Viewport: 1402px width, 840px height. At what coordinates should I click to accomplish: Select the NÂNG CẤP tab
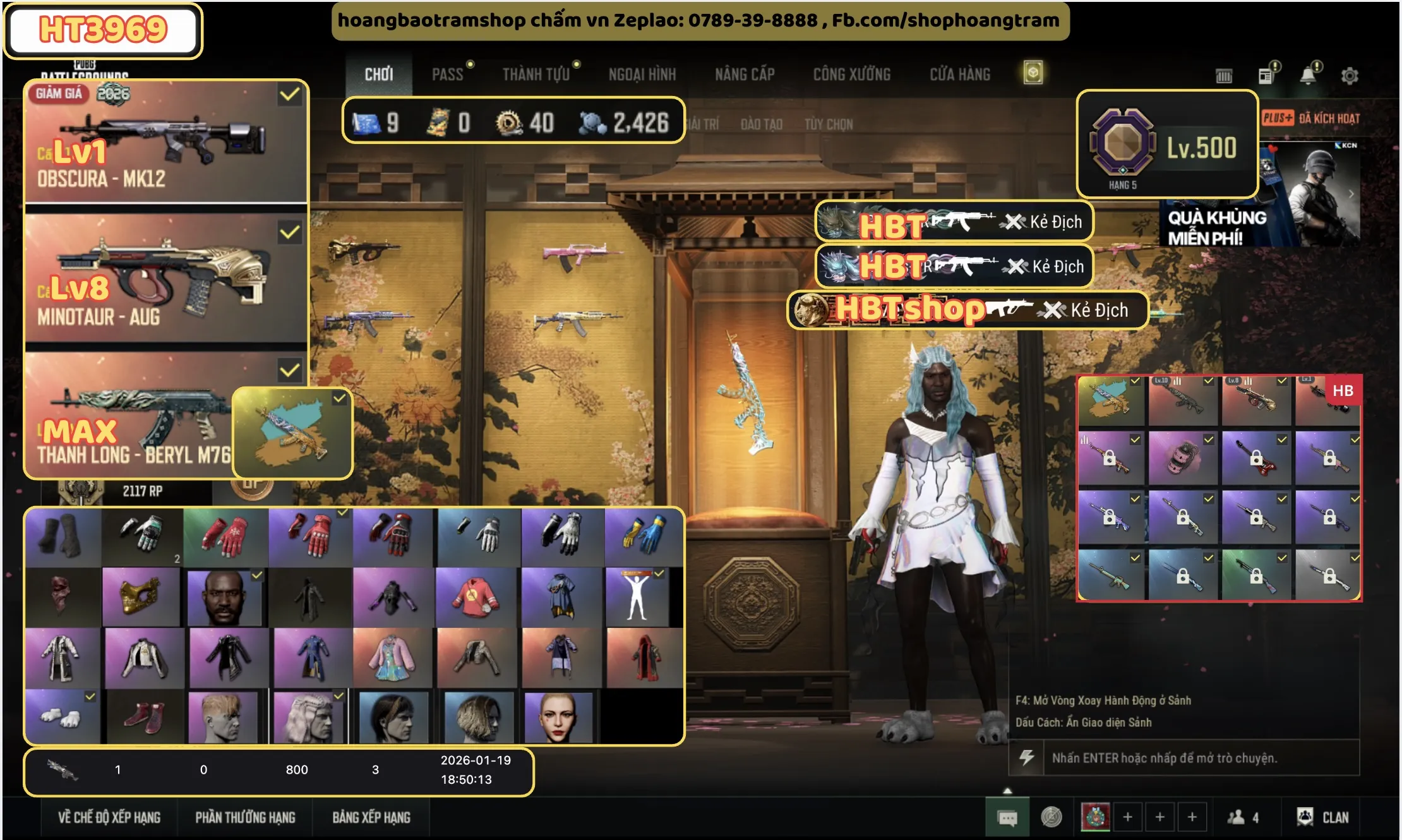tap(745, 75)
